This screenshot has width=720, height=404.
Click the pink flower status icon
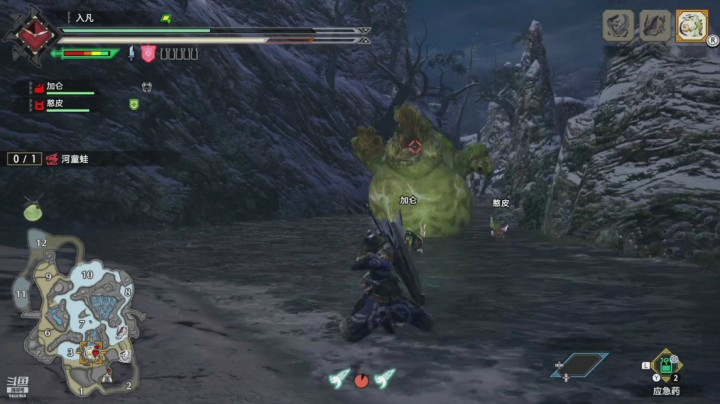[x=148, y=54]
